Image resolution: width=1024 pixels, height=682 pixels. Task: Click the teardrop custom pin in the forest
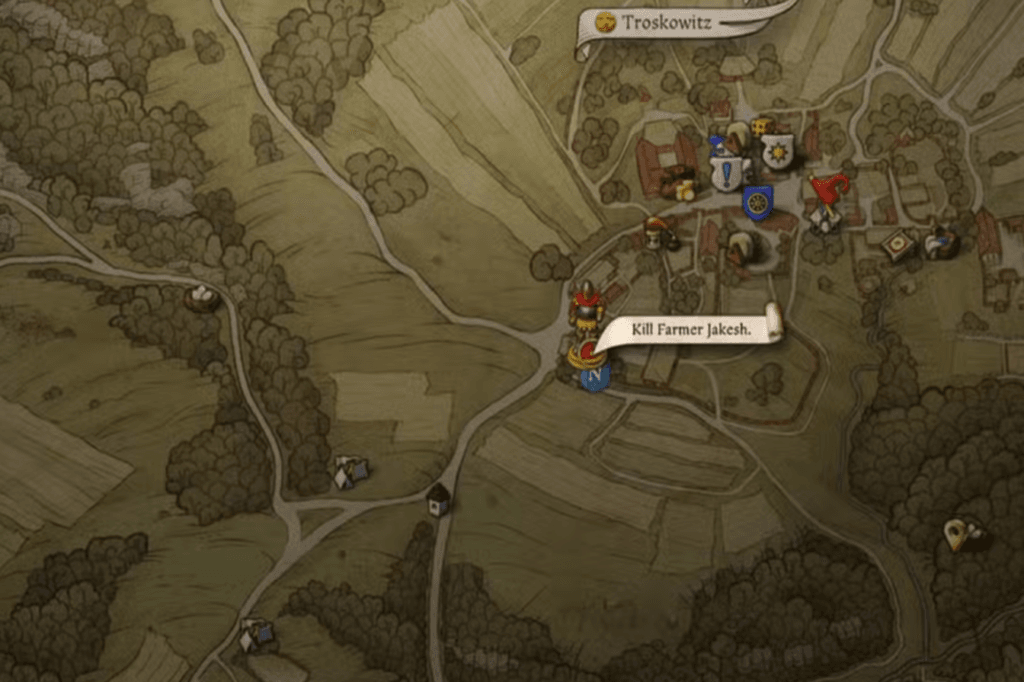click(x=957, y=534)
